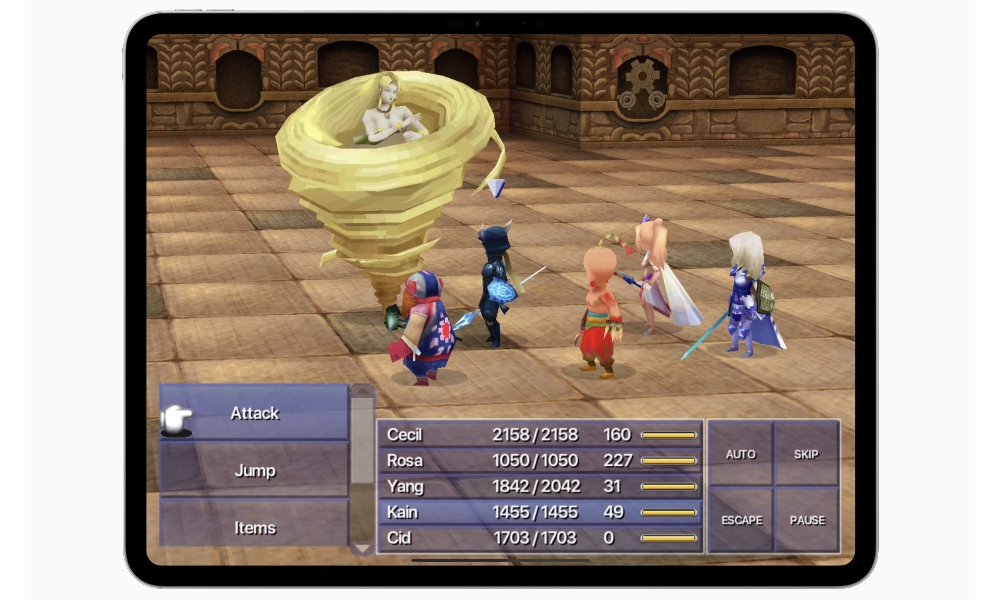Tap the SKIP button

point(806,454)
